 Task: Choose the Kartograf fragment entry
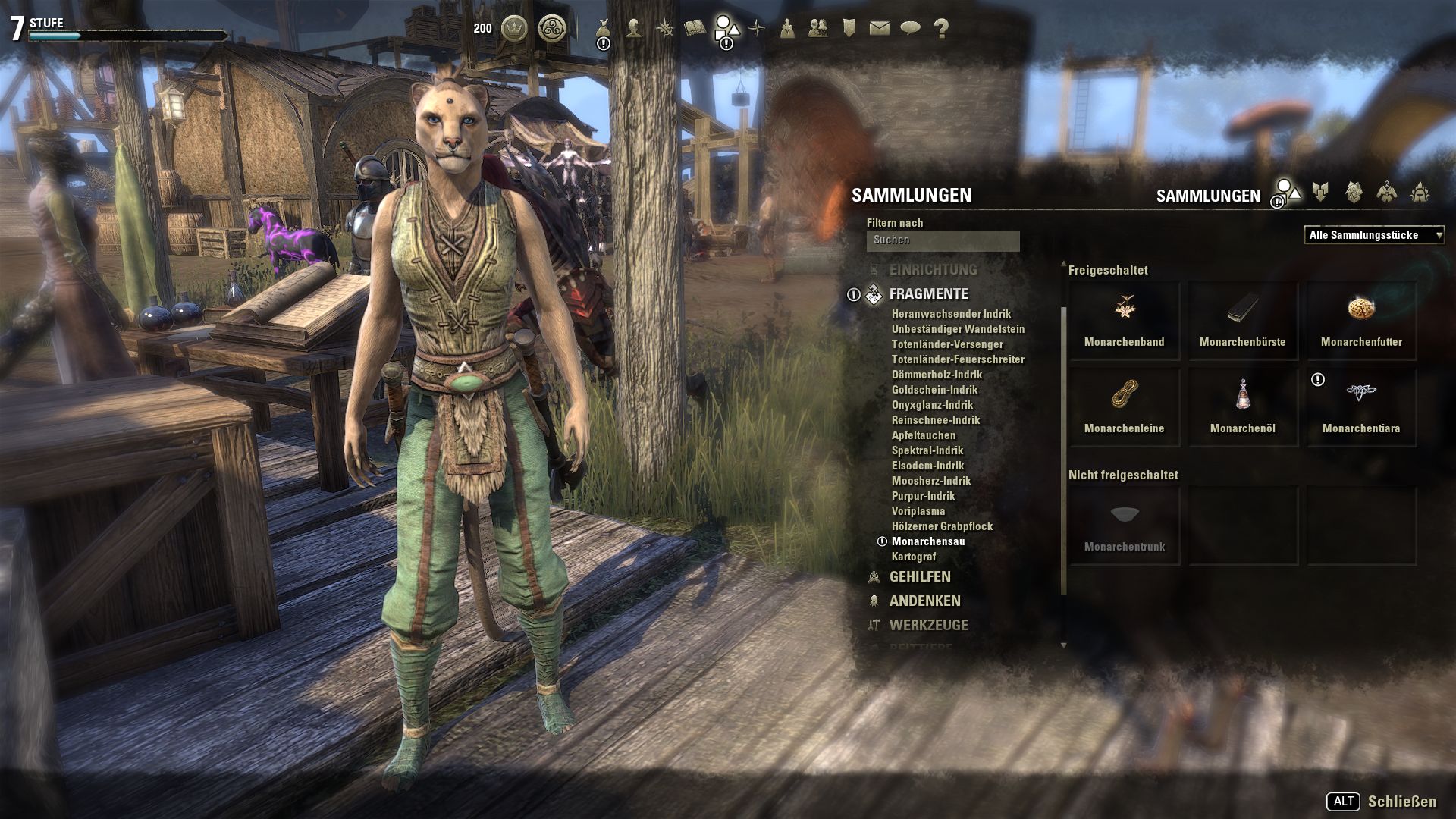913,557
